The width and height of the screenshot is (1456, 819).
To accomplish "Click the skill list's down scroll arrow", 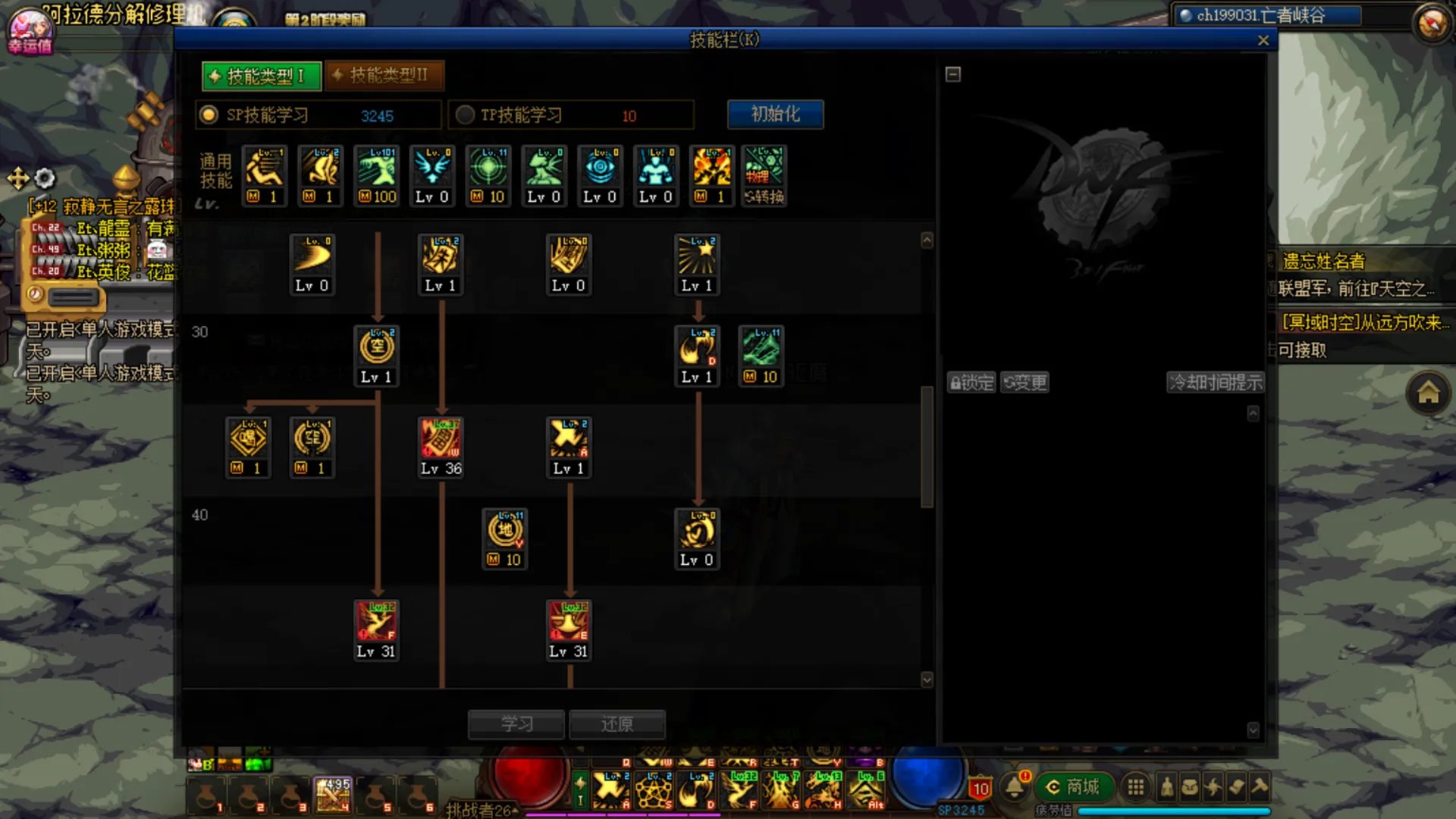I will point(927,679).
